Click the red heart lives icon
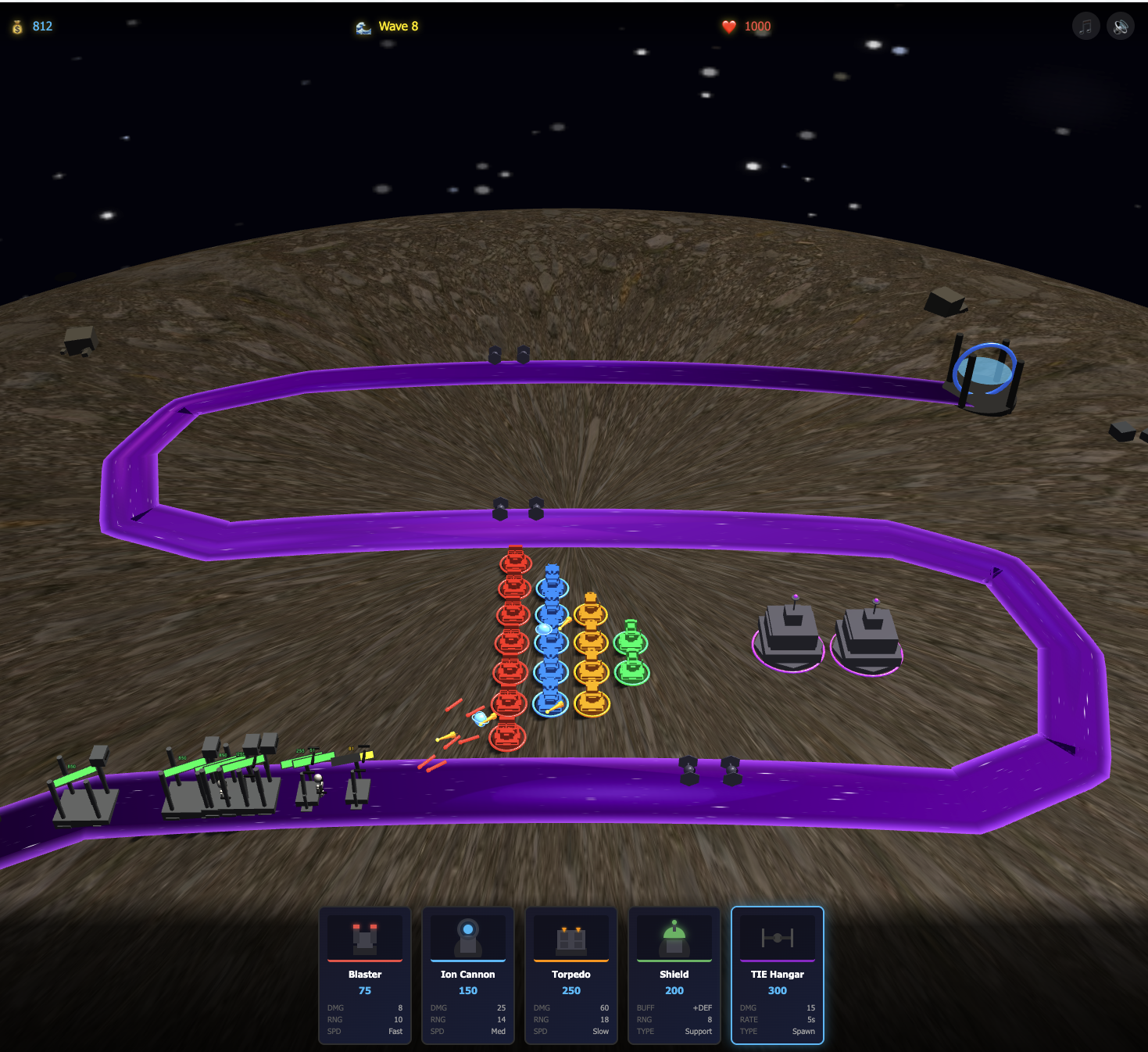 (728, 26)
